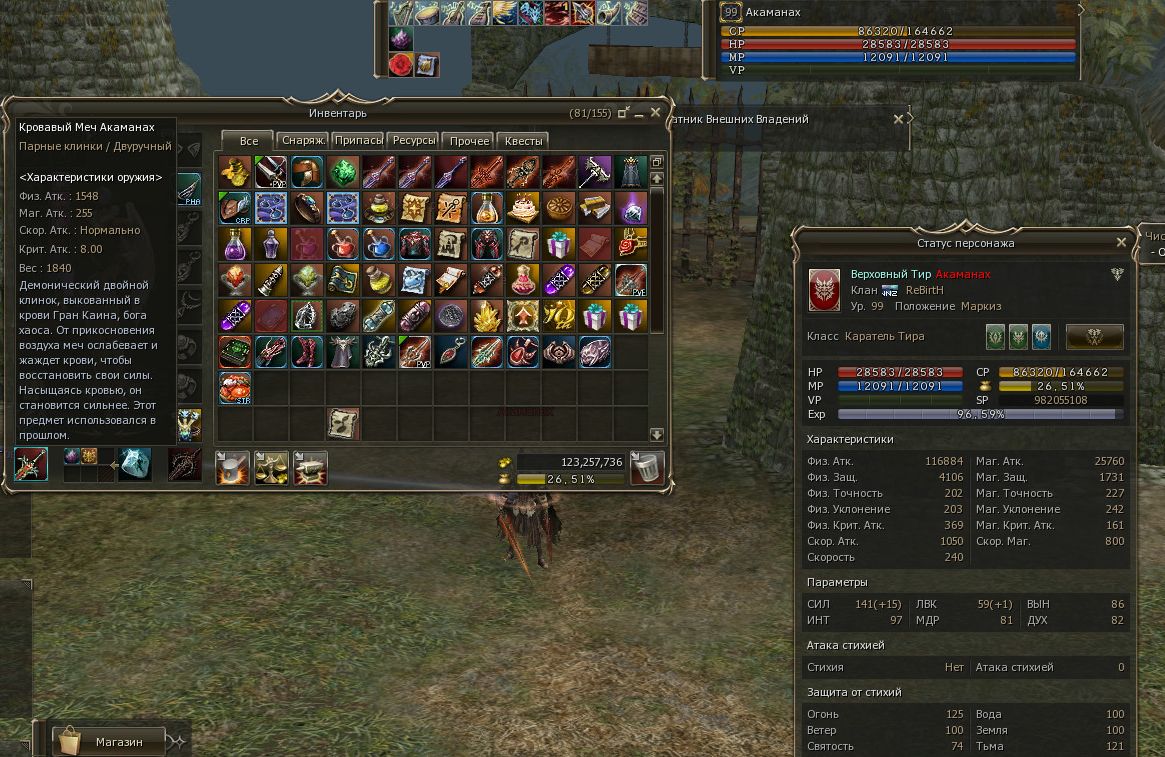Minimize the inventory window
1165x757 pixels.
click(624, 113)
